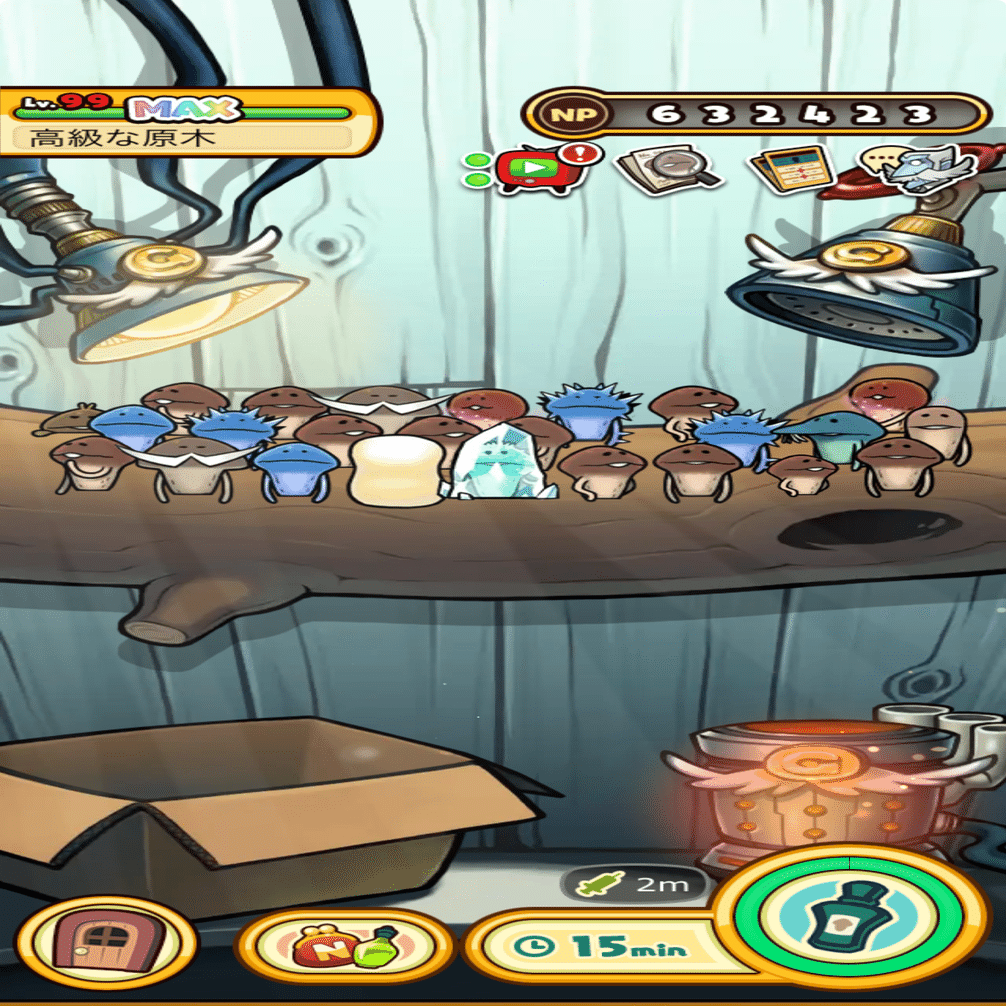Open the order cards icon
This screenshot has height=1006, width=1006.
[793, 168]
